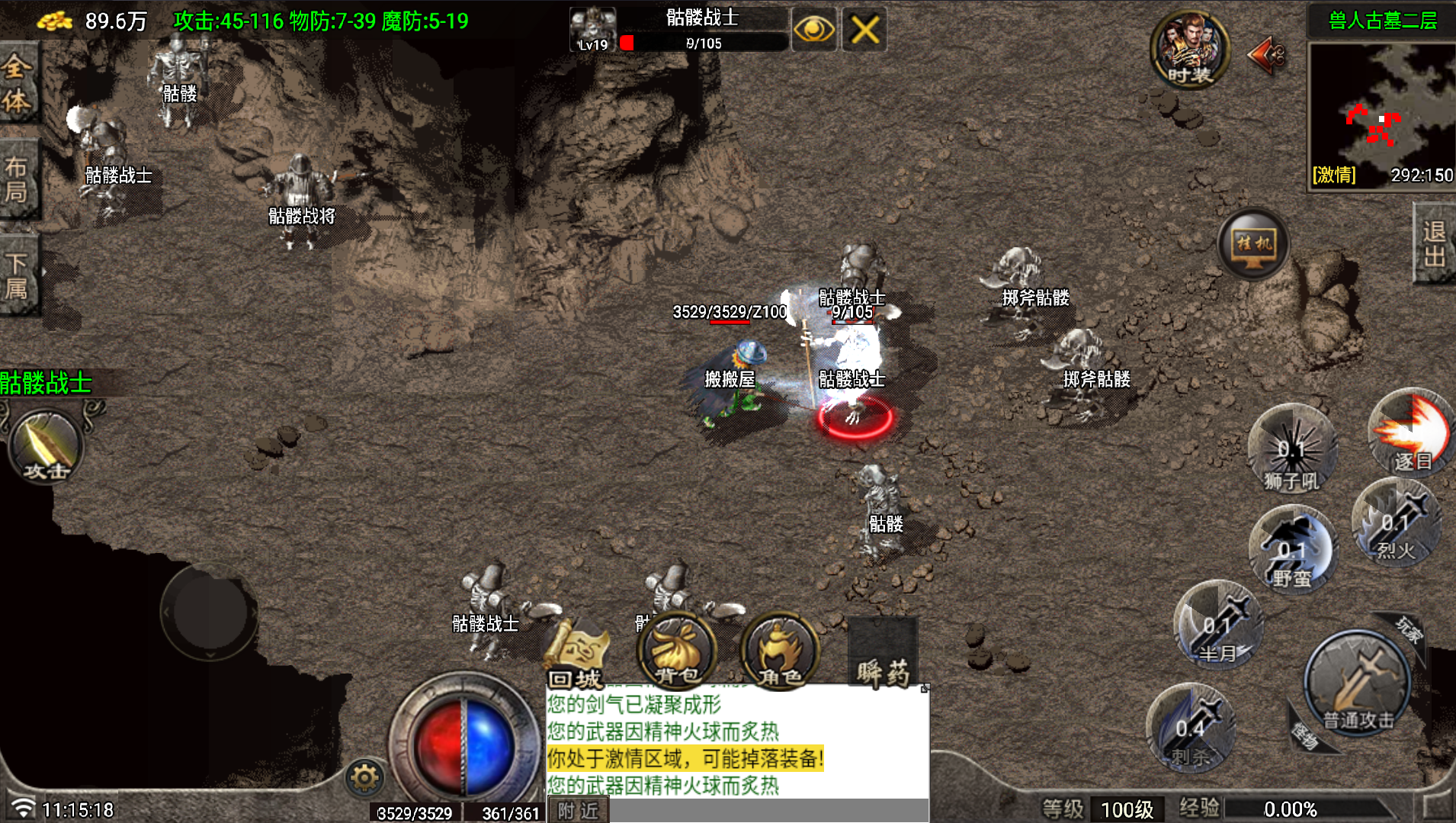This screenshot has height=823, width=1456.
Task: Inspect target with the eye icon
Action: [813, 31]
